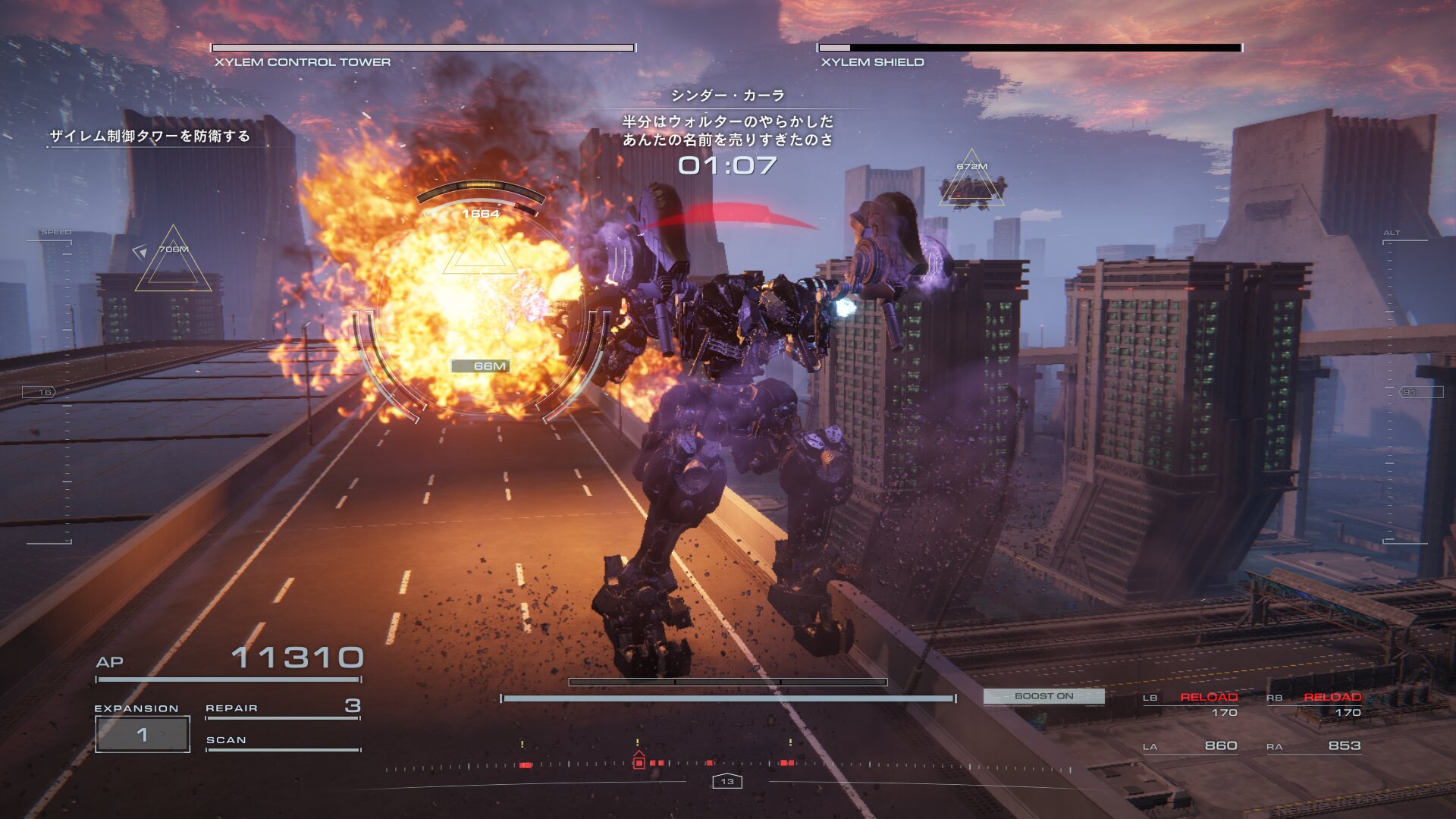Select the 672M target marker triangle

click(971, 180)
